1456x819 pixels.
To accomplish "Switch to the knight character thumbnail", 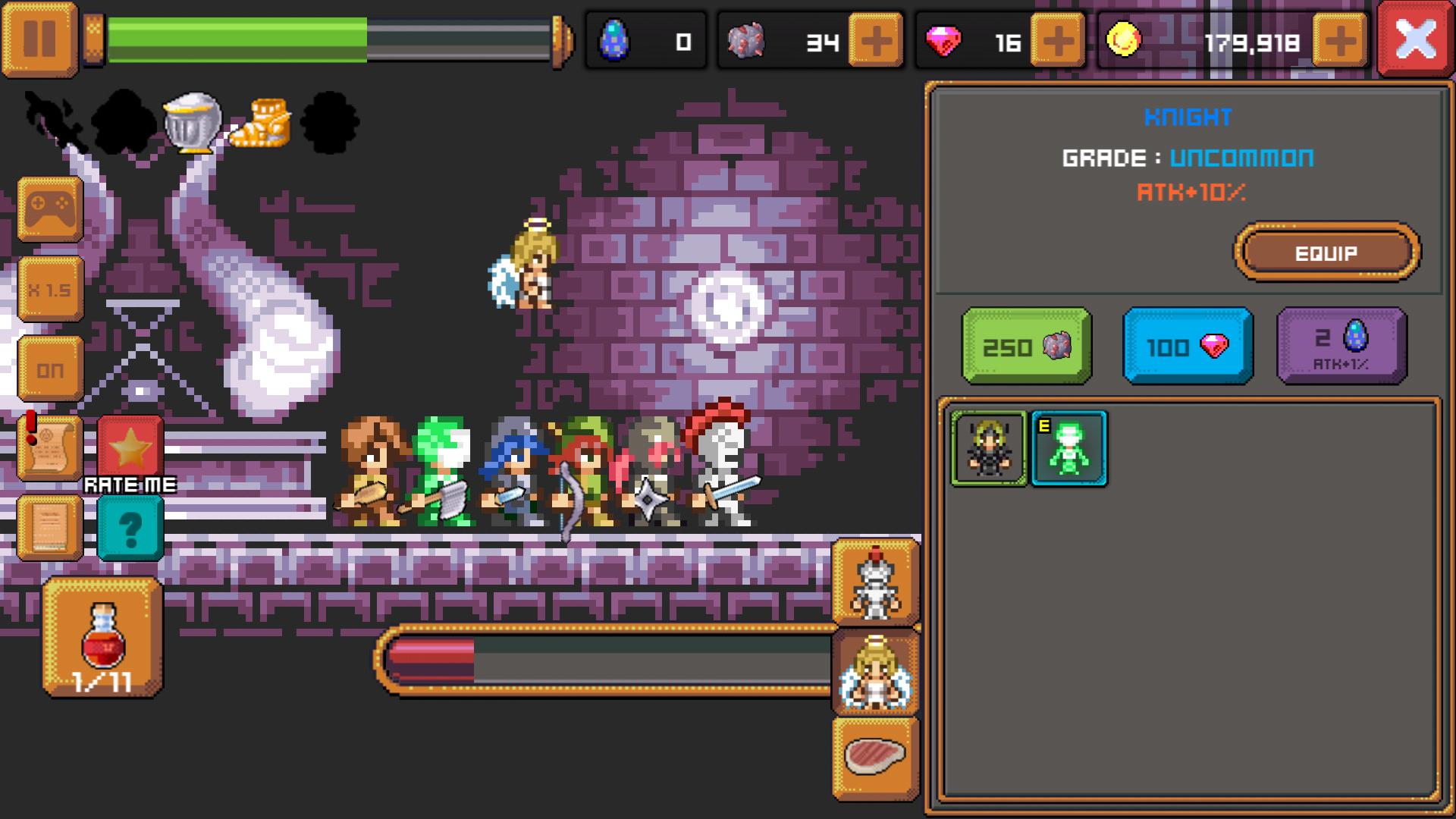I will click(988, 447).
